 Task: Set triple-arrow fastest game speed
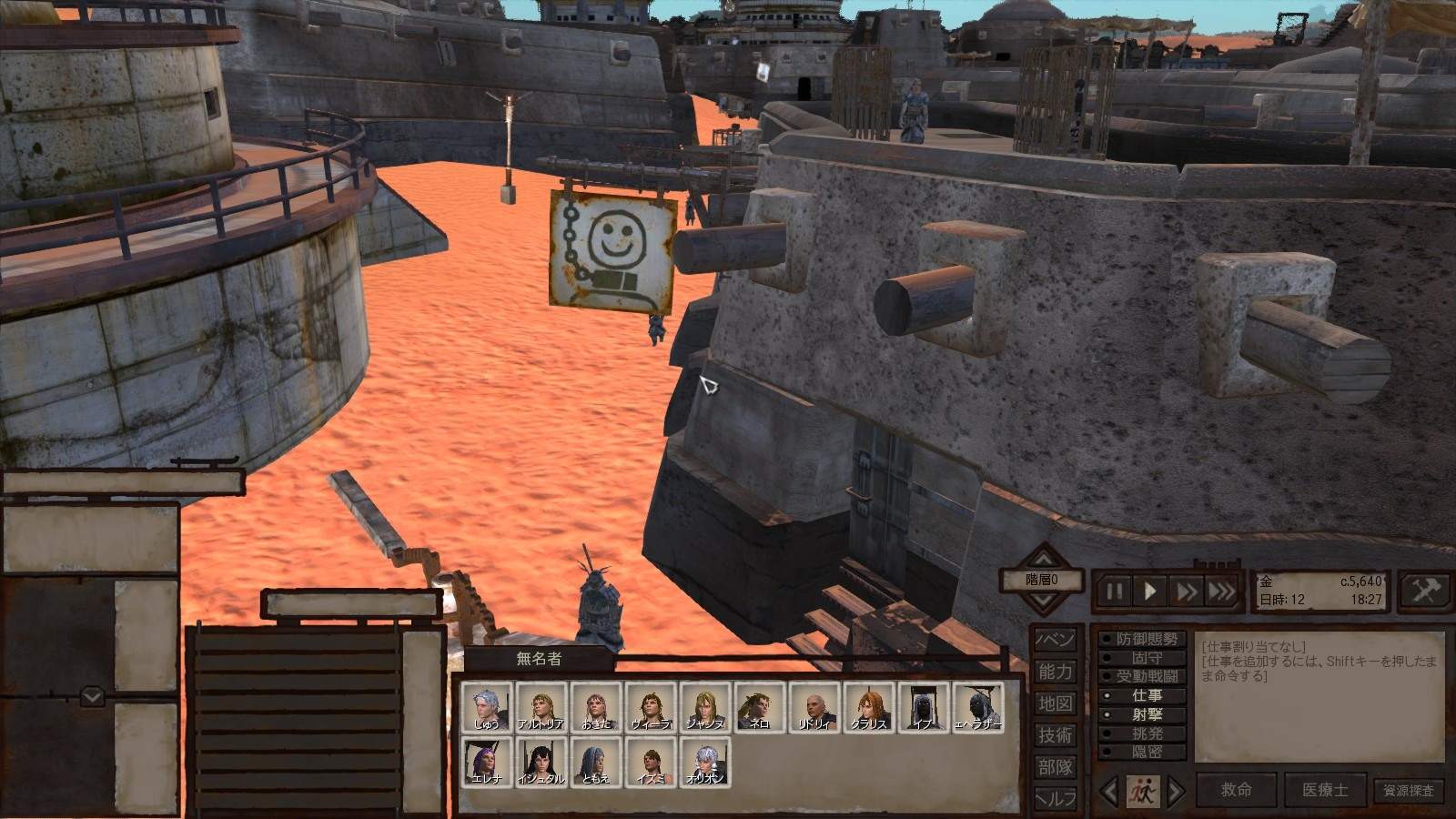click(x=1222, y=591)
